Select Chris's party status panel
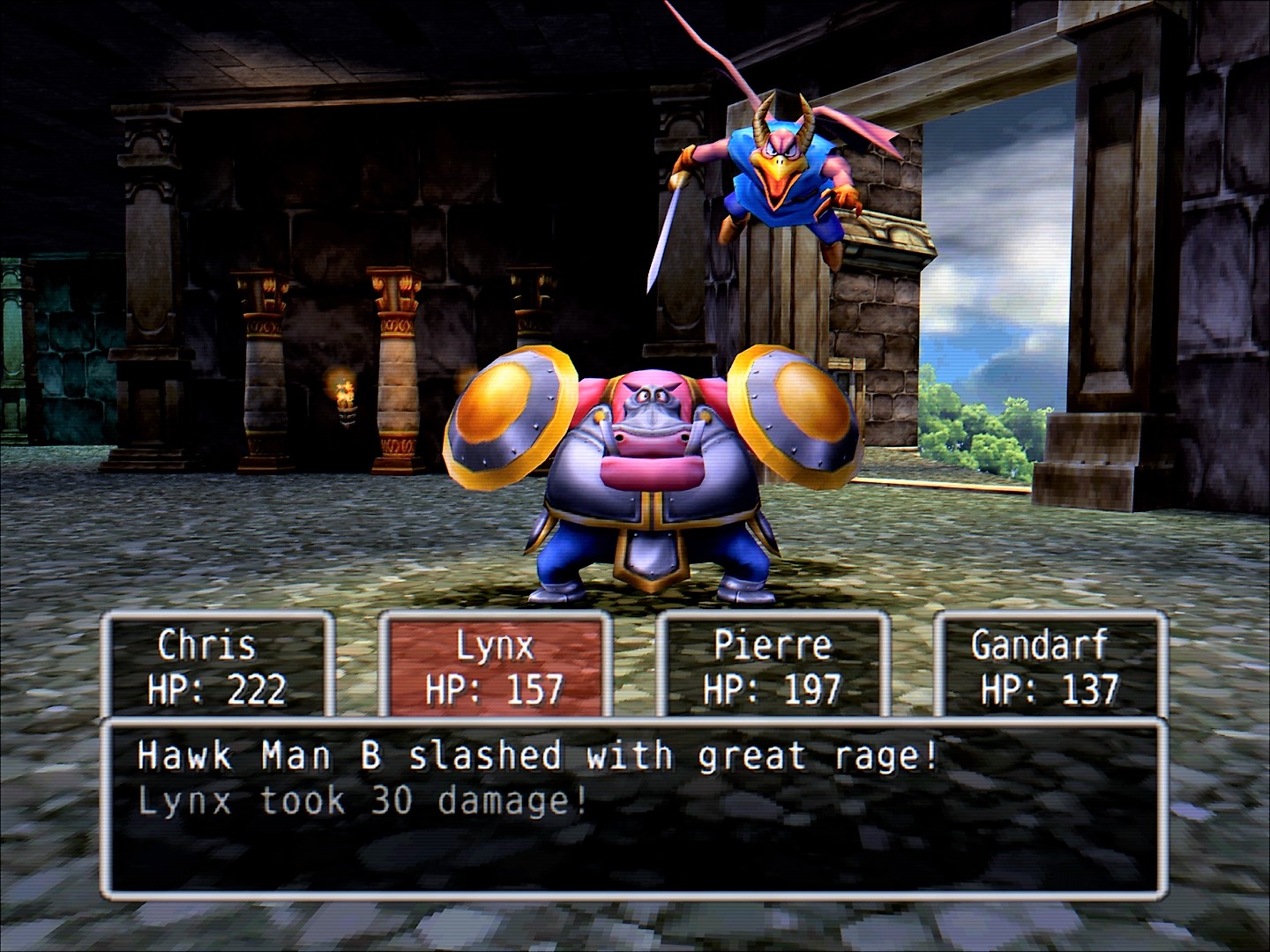Viewport: 1270px width, 952px height. [217, 666]
